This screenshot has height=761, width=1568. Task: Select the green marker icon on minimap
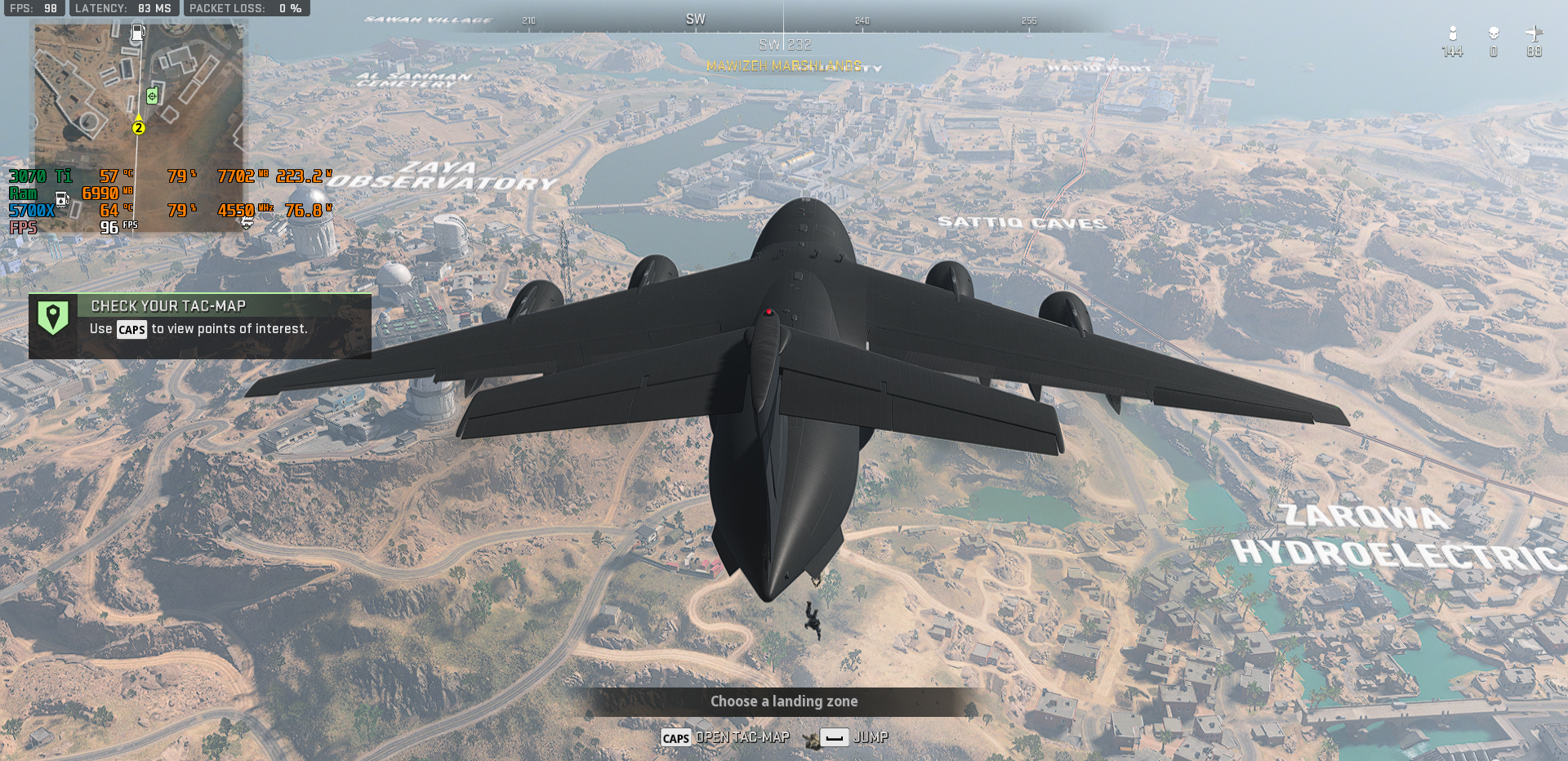pyautogui.click(x=152, y=96)
